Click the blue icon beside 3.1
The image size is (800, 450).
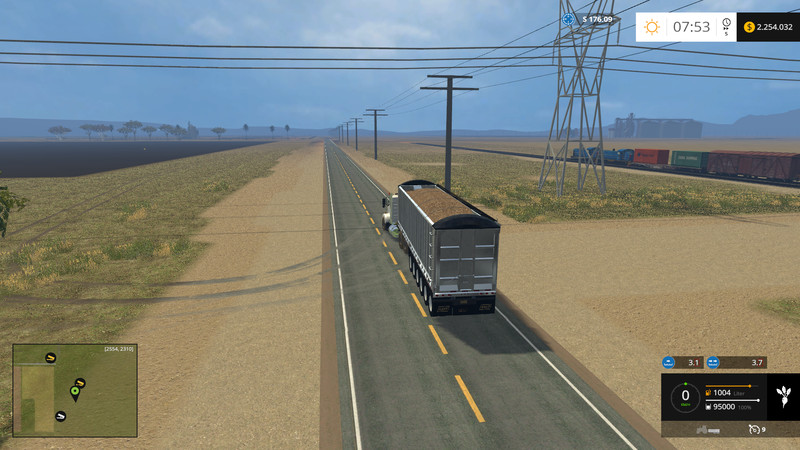click(669, 363)
